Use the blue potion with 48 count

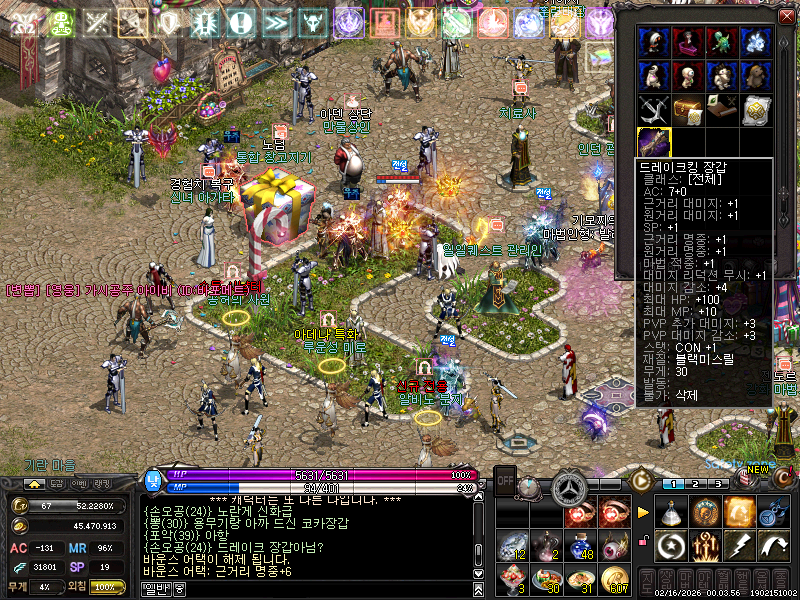click(x=583, y=546)
